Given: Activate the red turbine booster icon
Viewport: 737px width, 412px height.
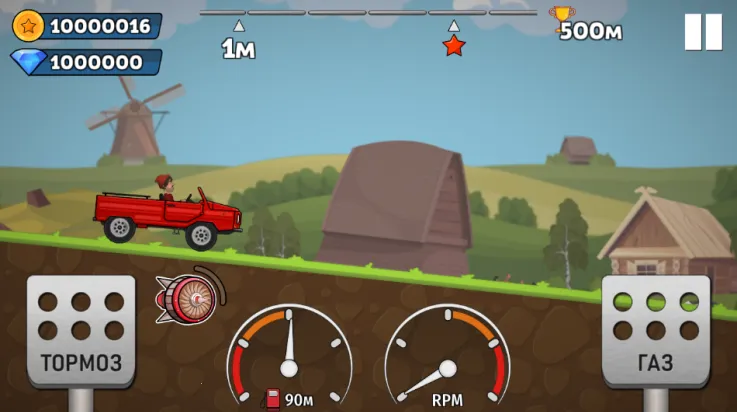Looking at the screenshot, I should (186, 297).
